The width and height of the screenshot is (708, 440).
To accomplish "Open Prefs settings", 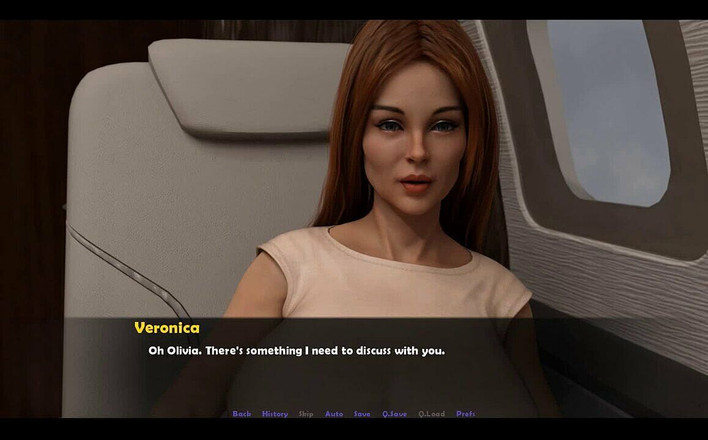I will pyautogui.click(x=466, y=414).
